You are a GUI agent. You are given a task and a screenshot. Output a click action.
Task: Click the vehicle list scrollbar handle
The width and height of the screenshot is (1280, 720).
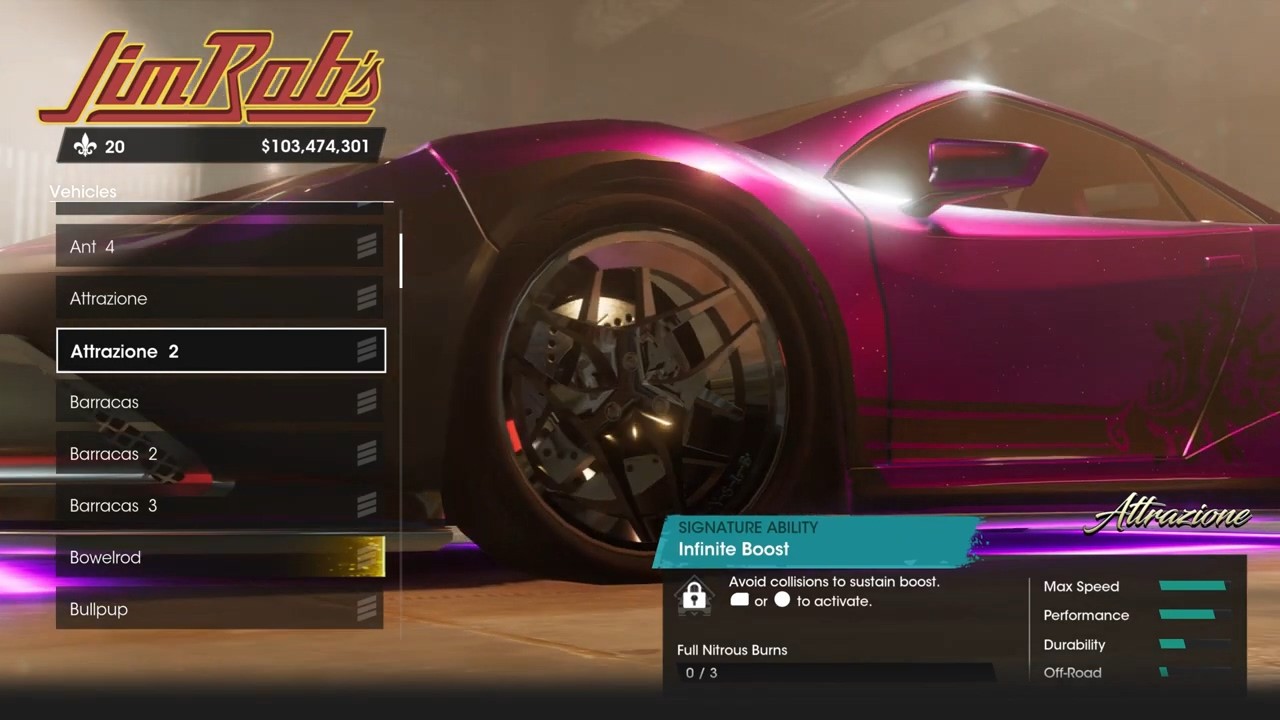pos(401,261)
